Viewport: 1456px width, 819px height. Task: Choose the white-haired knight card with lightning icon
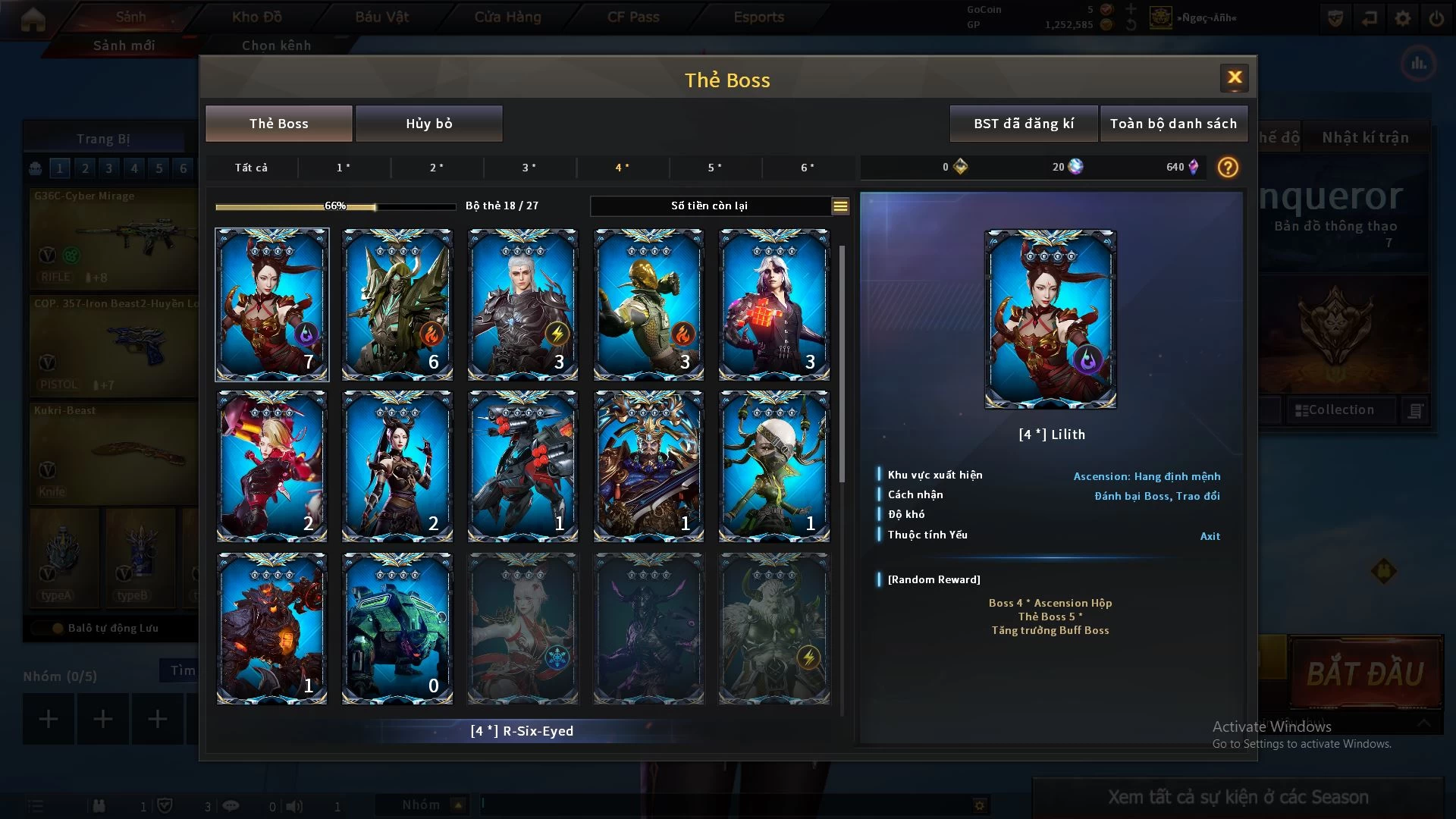pos(522,304)
